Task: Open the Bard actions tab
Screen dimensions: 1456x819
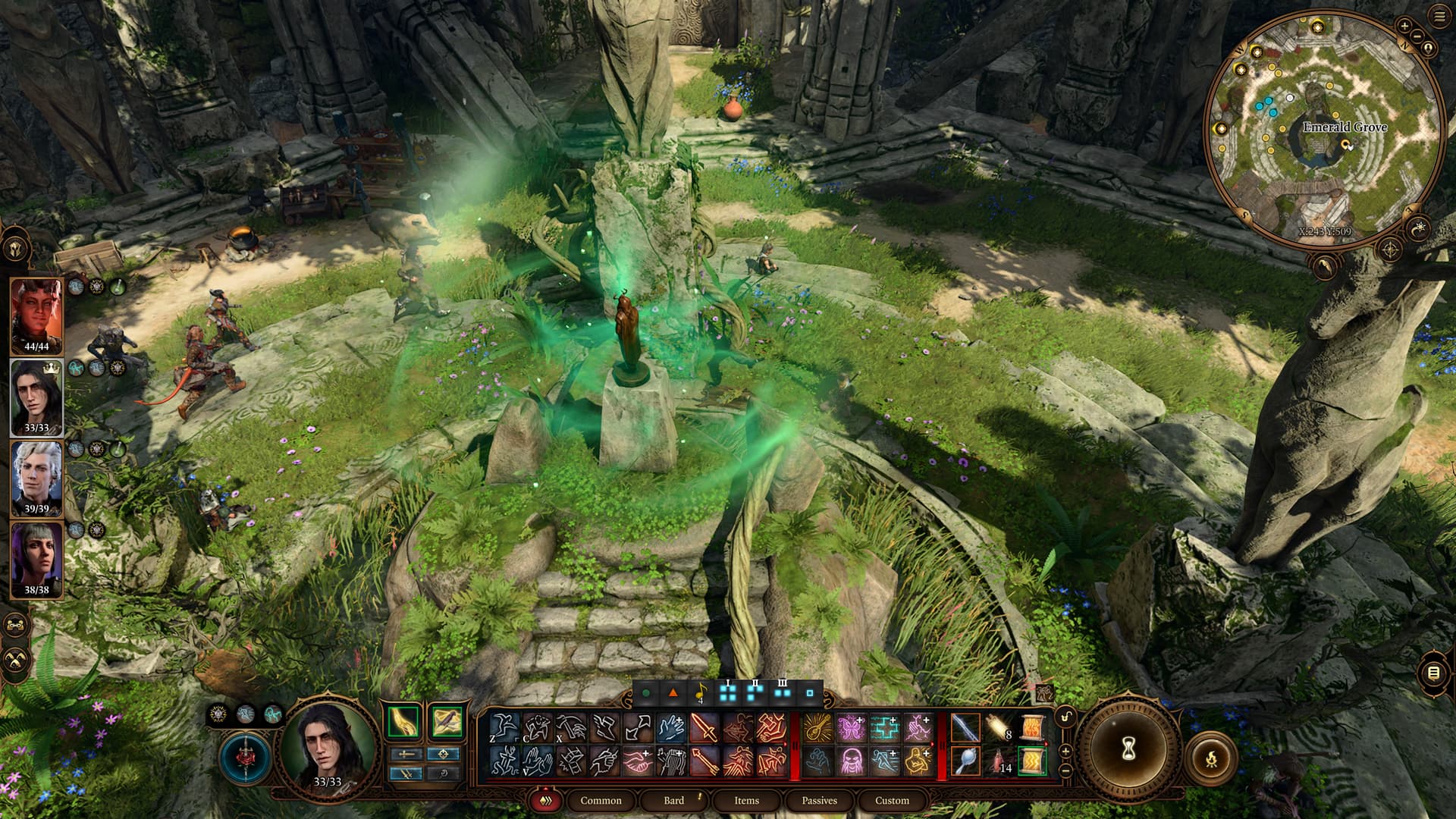Action: point(673,800)
